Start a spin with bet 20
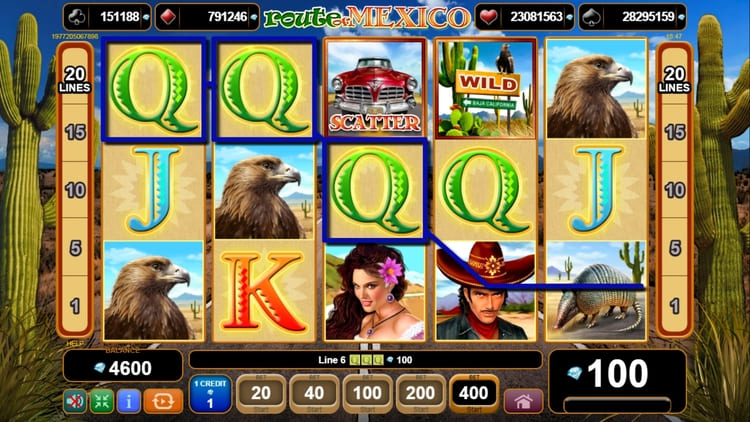This screenshot has width=750, height=422. coord(261,394)
